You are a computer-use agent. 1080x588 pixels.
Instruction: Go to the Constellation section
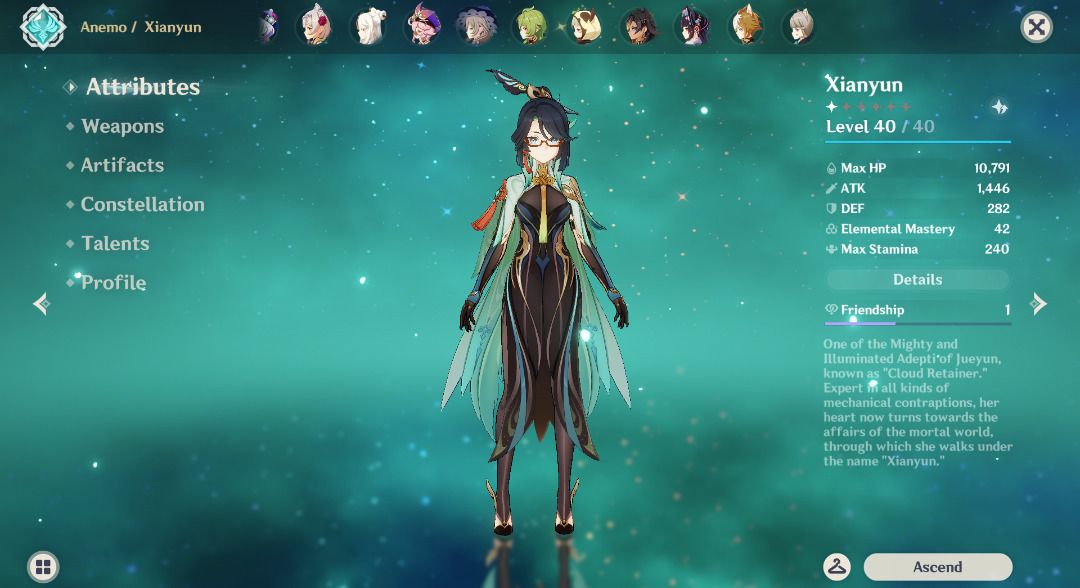pyautogui.click(x=142, y=204)
